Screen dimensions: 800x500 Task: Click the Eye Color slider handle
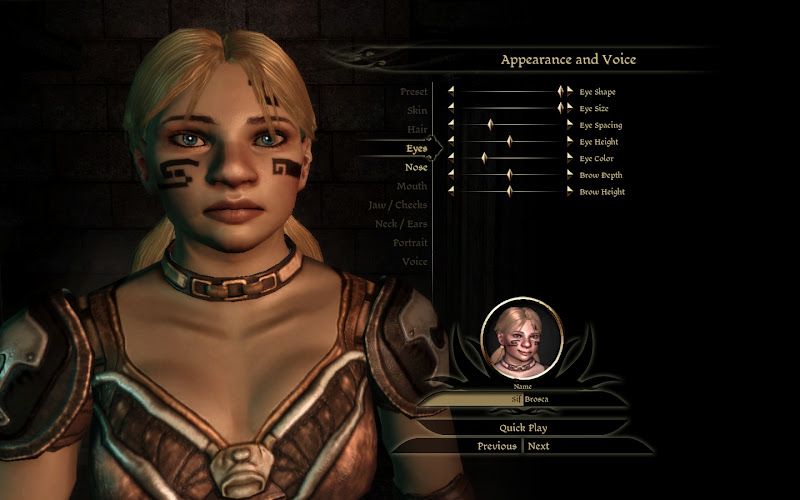(484, 158)
